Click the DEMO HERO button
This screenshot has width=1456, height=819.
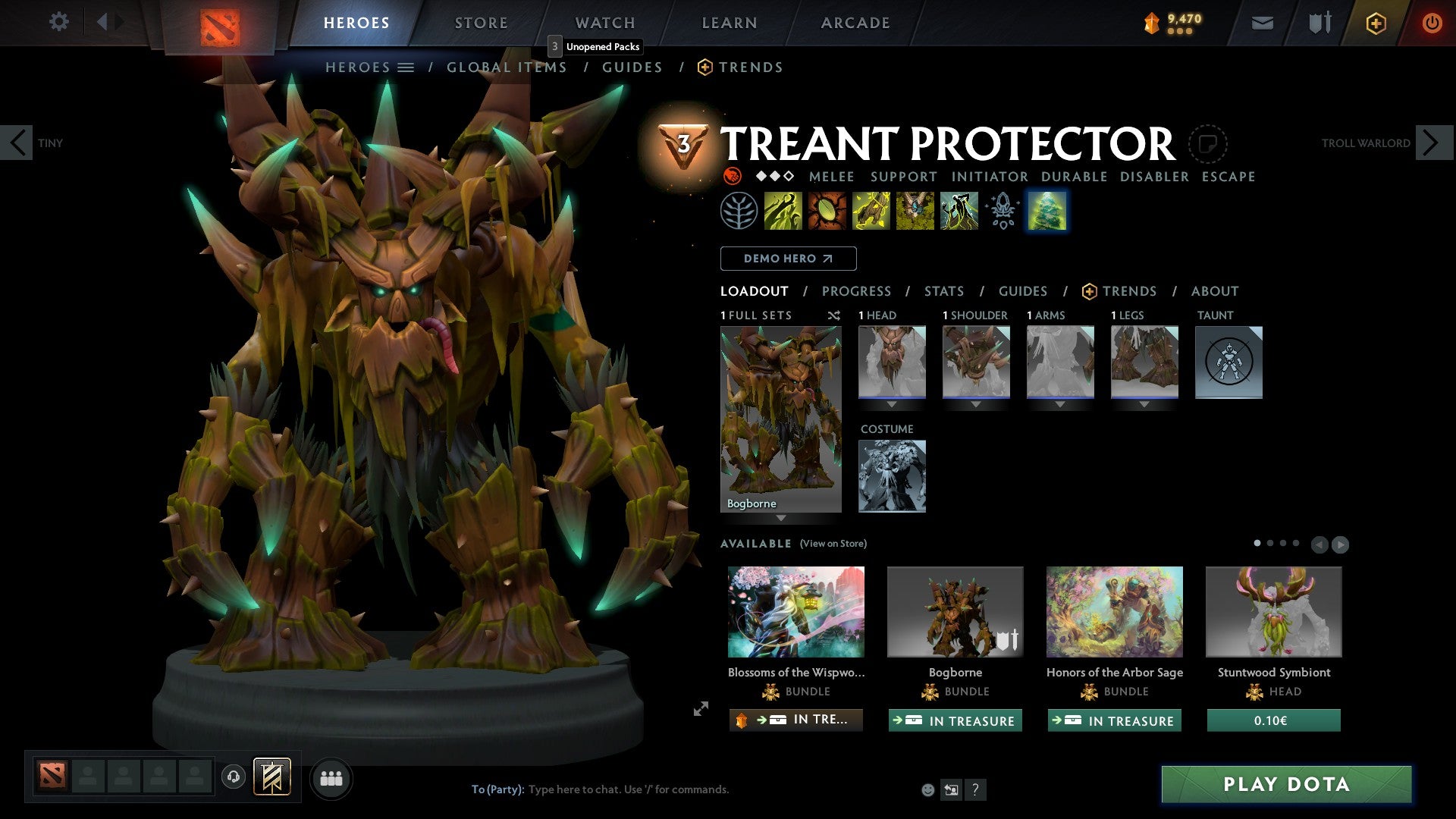(x=788, y=259)
